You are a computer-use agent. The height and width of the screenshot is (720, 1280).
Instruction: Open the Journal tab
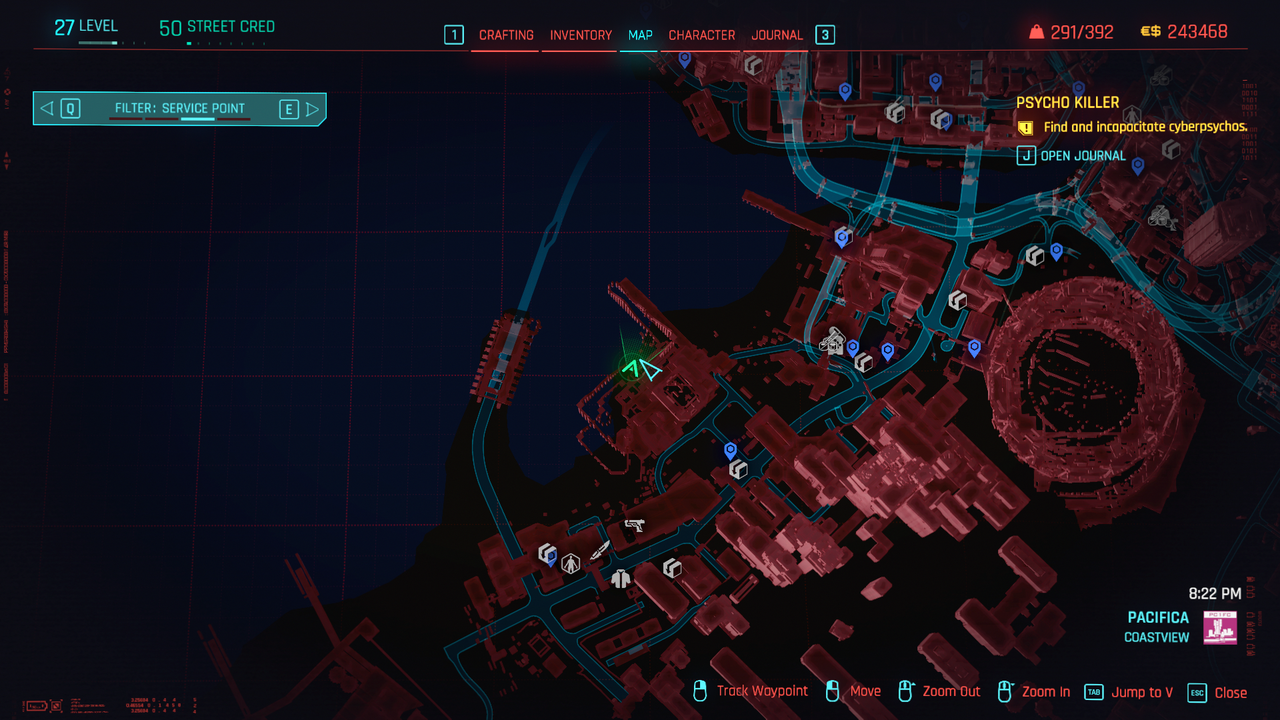click(x=777, y=35)
